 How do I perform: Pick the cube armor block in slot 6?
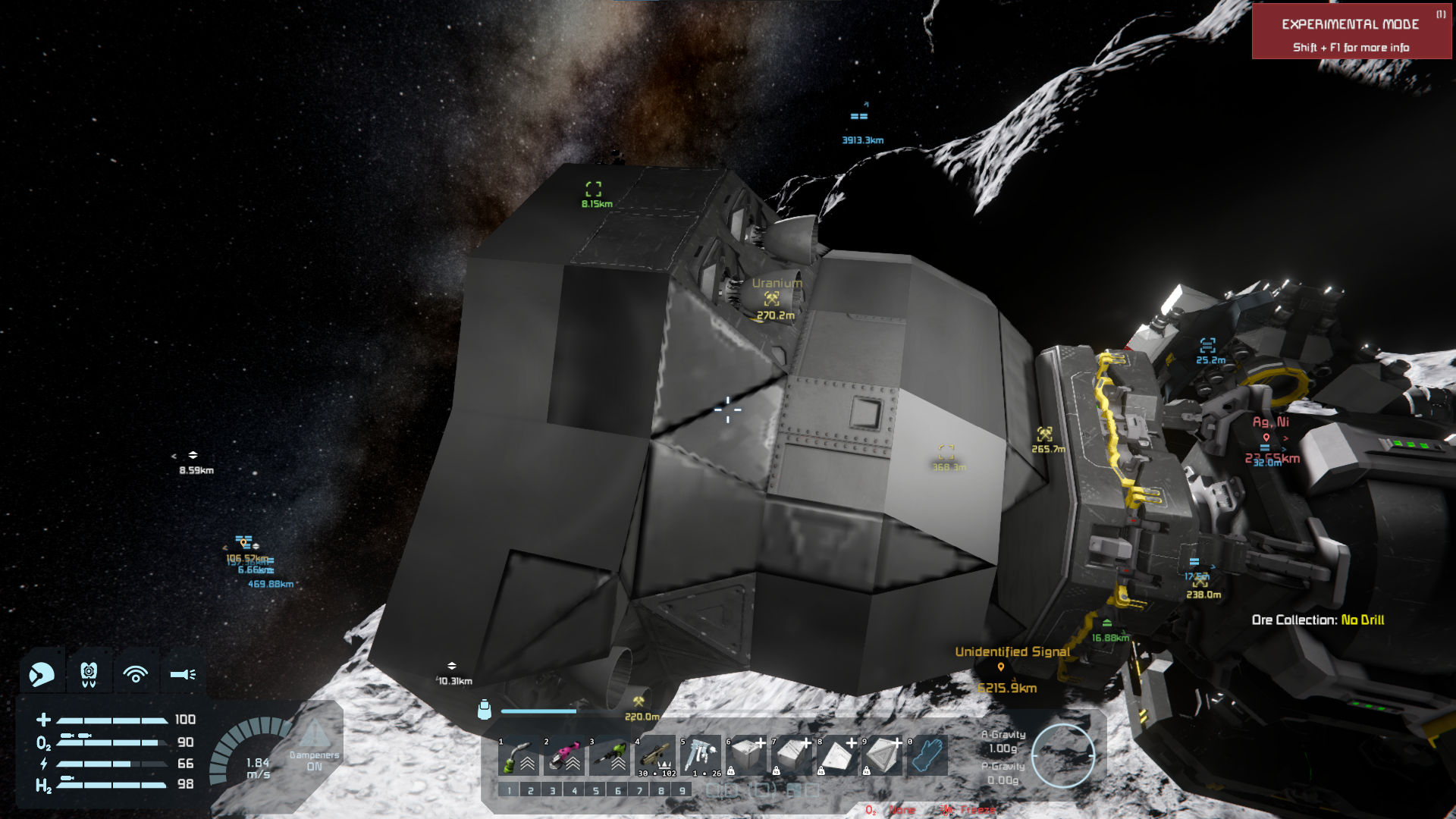point(746,755)
